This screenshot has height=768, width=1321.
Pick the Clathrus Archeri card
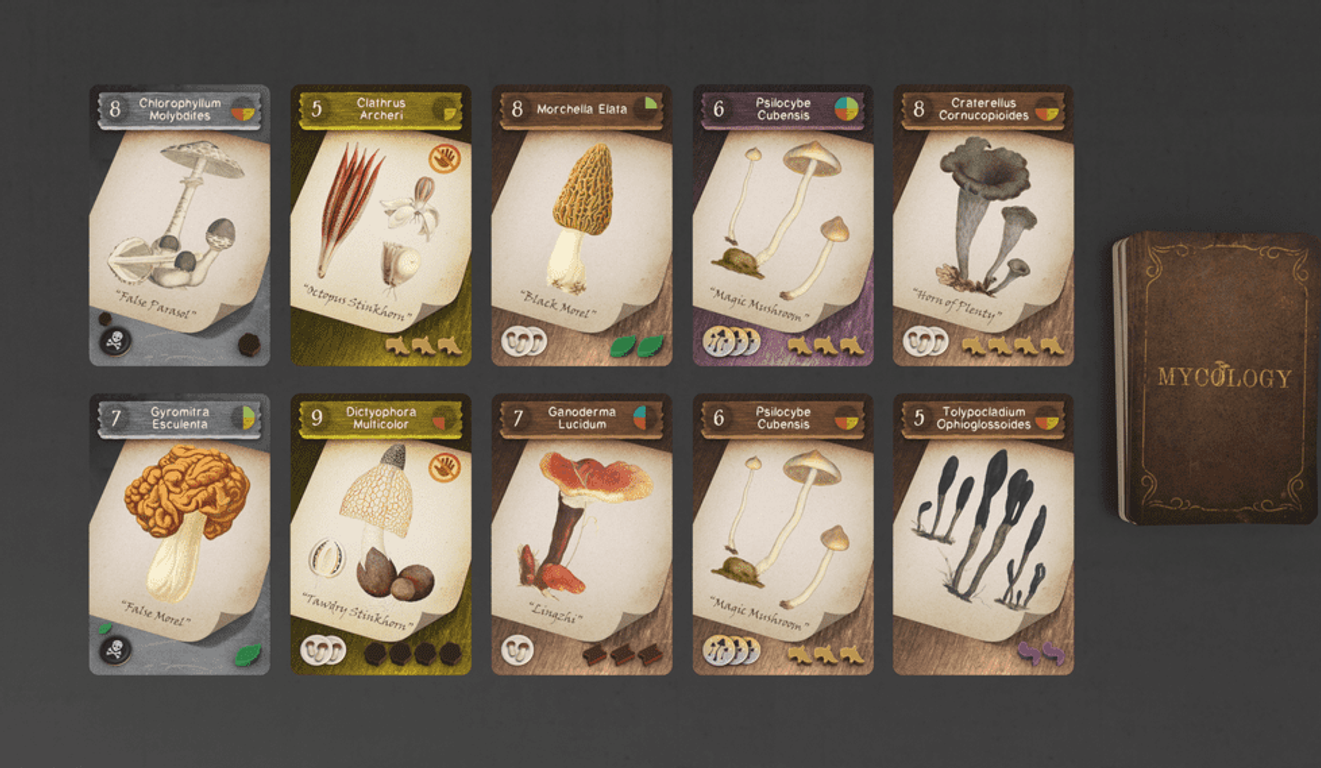[381, 225]
